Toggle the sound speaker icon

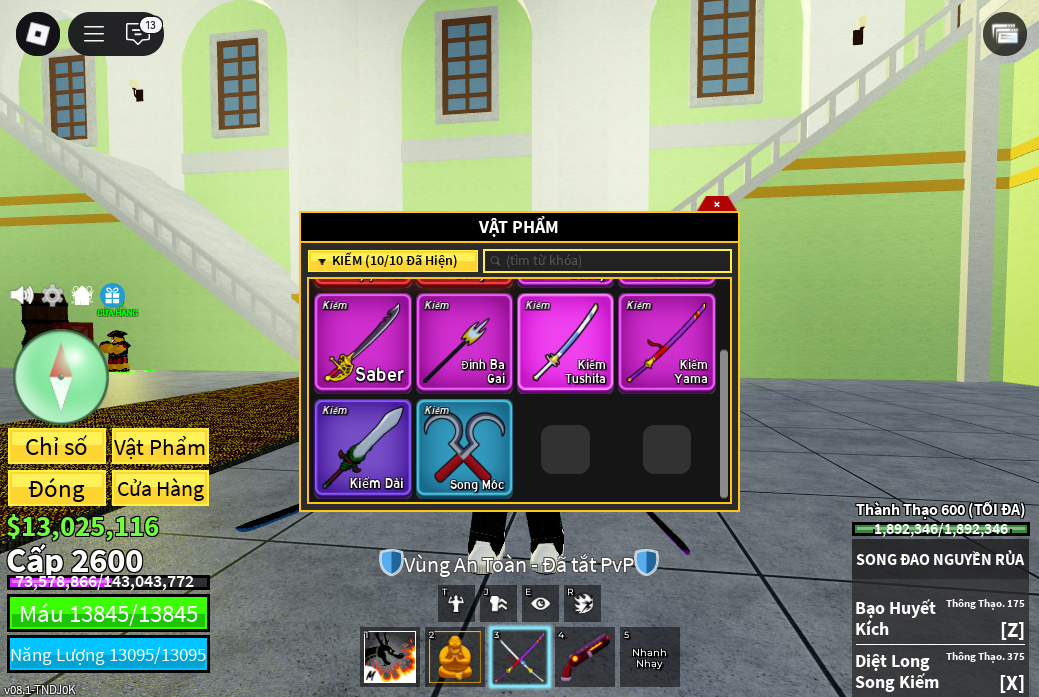click(22, 295)
